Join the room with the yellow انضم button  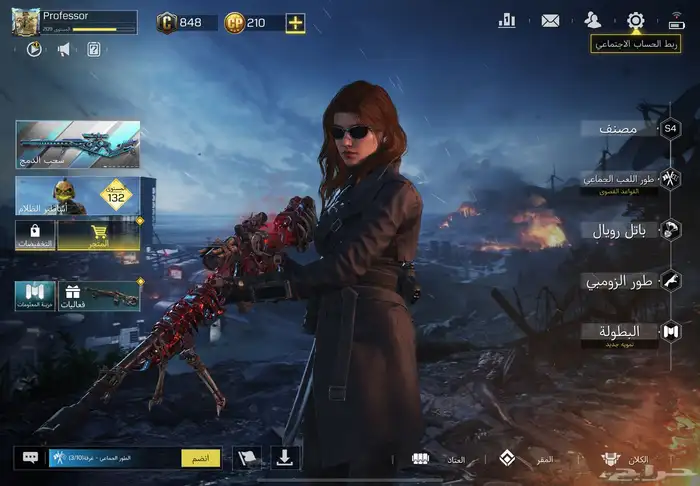200,458
